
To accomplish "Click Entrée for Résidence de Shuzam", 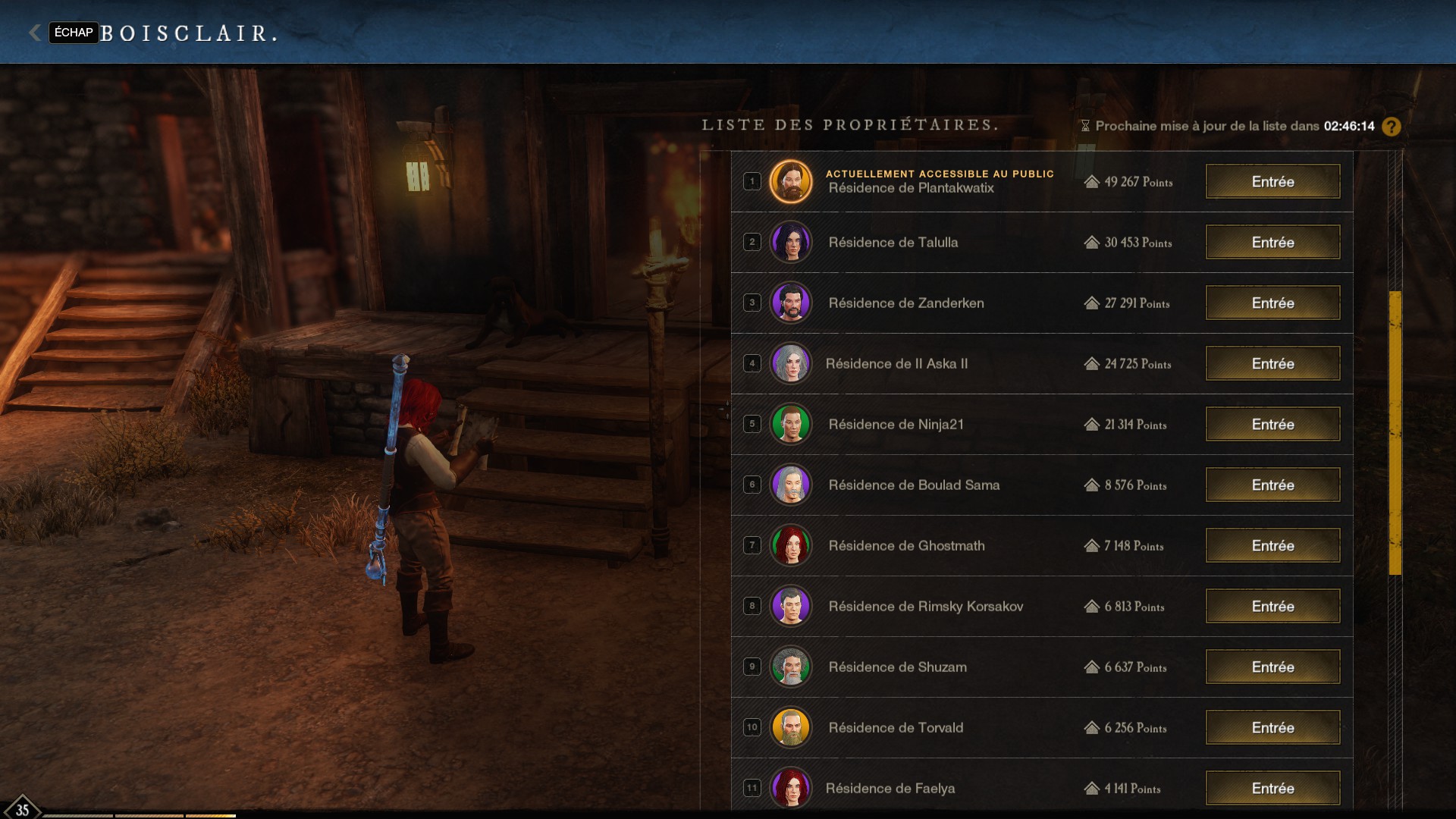I will (1272, 667).
